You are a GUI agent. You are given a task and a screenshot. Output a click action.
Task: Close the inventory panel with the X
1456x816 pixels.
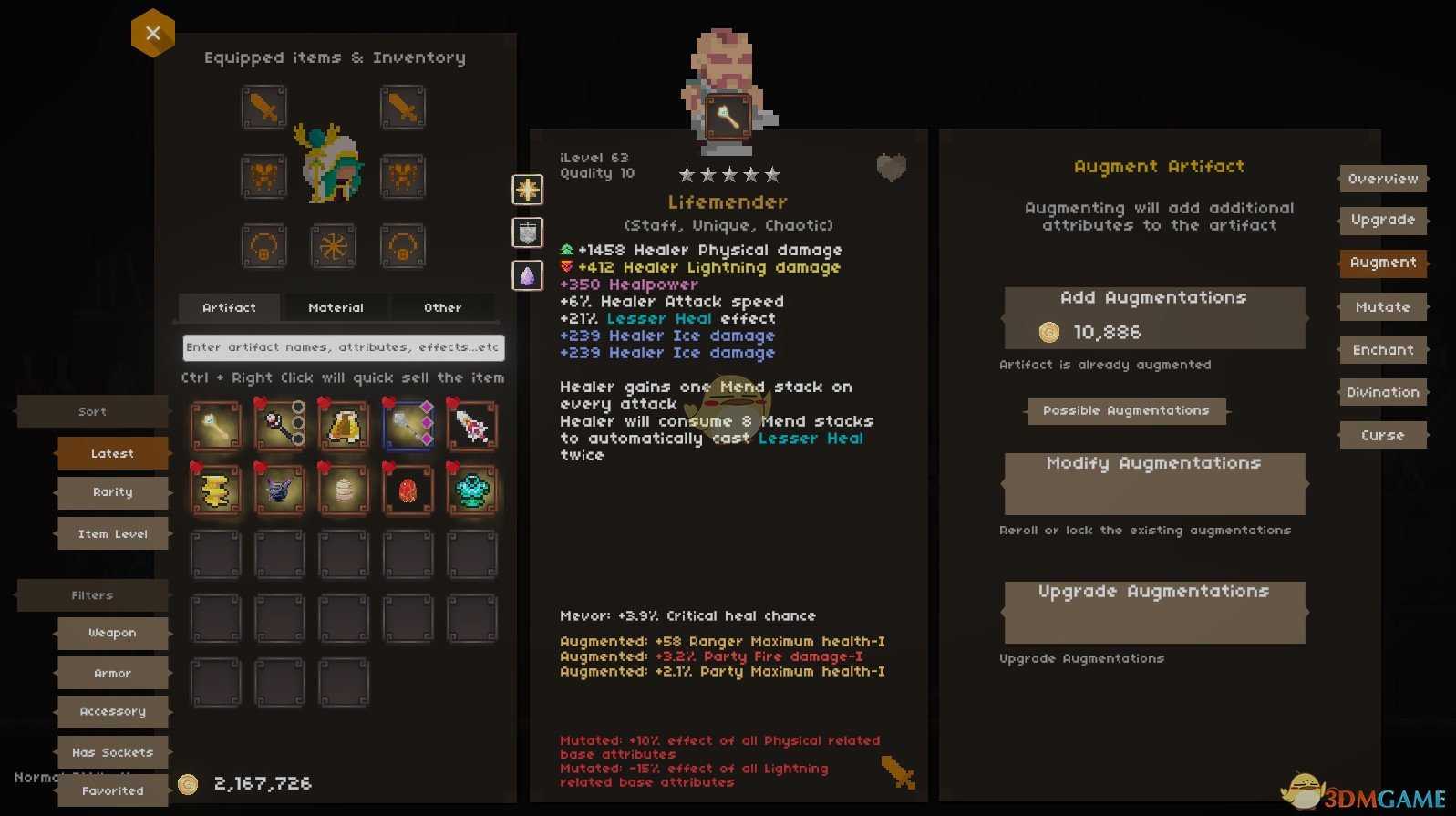point(152,34)
